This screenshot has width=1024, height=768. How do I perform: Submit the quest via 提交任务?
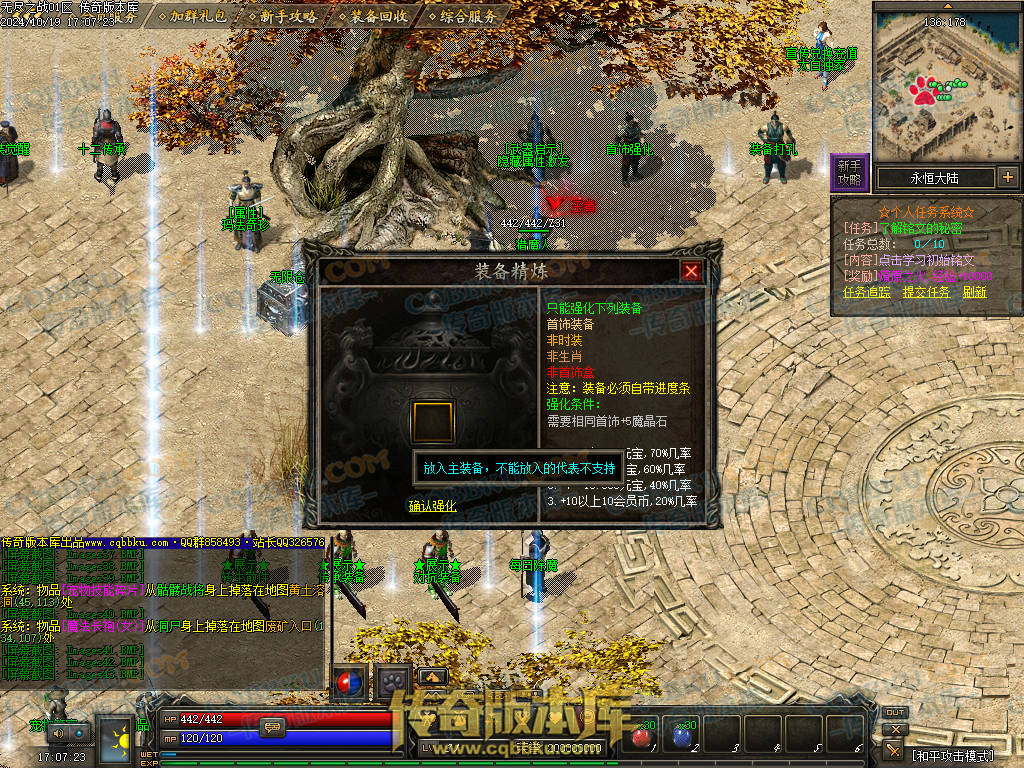[926, 292]
